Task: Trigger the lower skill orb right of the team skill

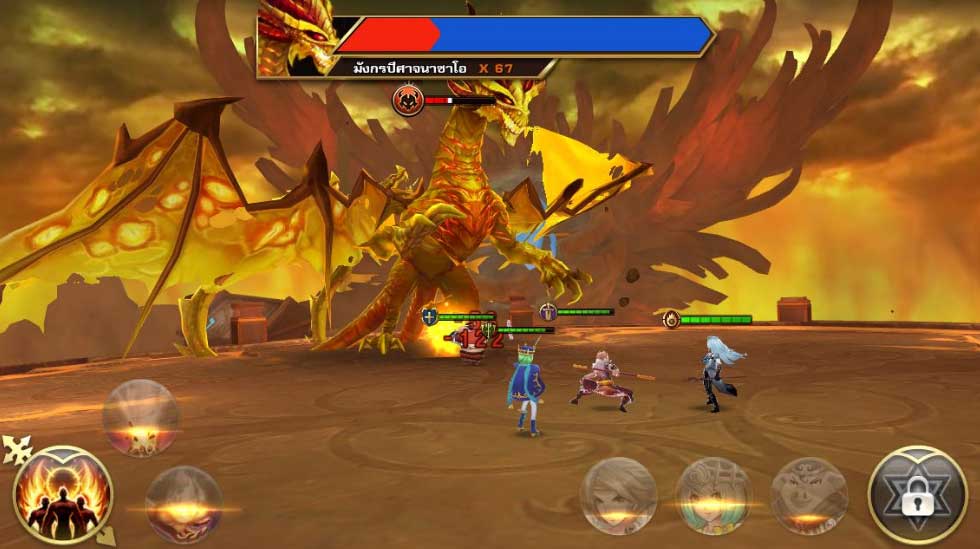Action: point(184,503)
